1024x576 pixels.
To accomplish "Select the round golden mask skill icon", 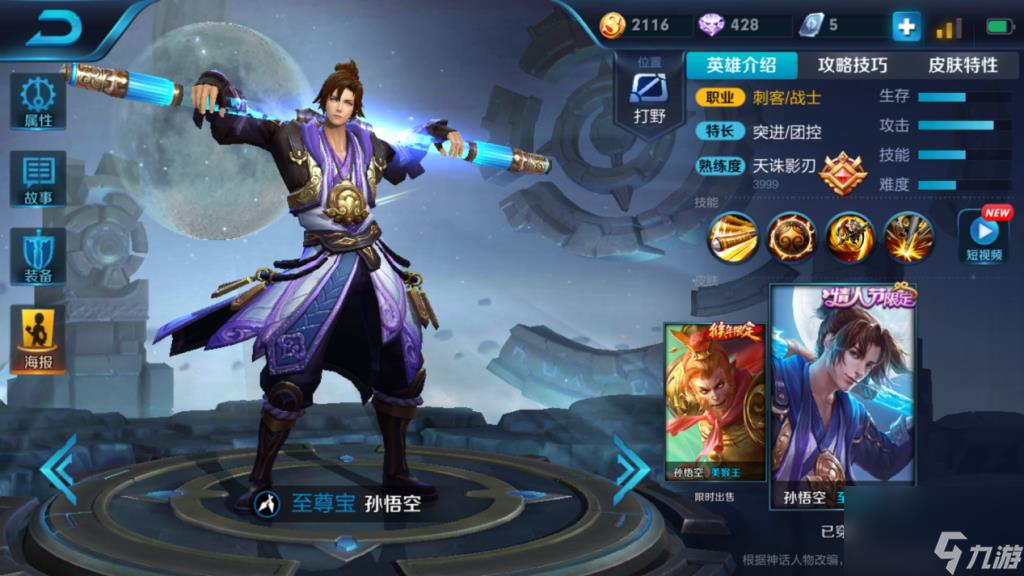I will (x=791, y=237).
